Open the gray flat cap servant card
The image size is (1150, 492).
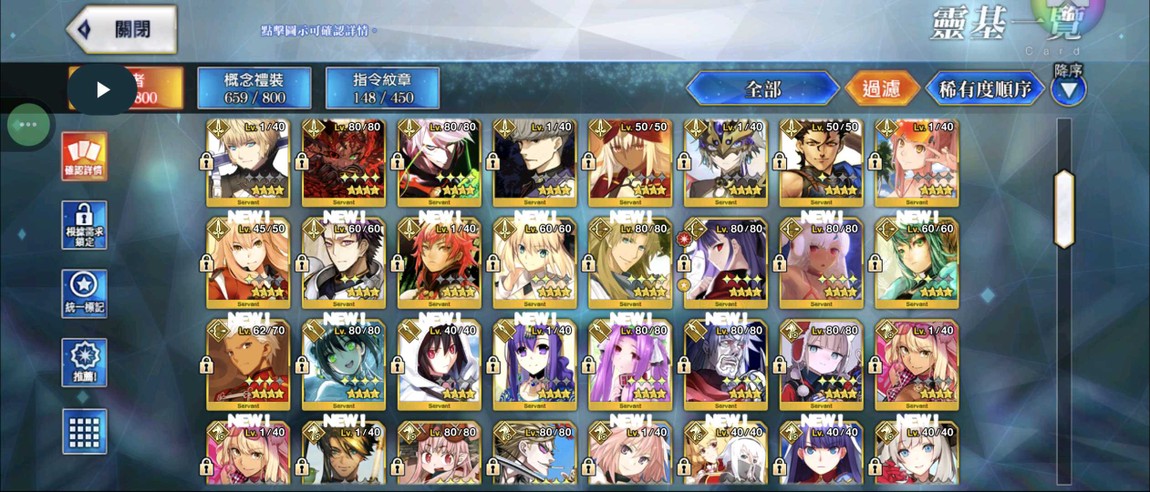pyautogui.click(x=534, y=162)
